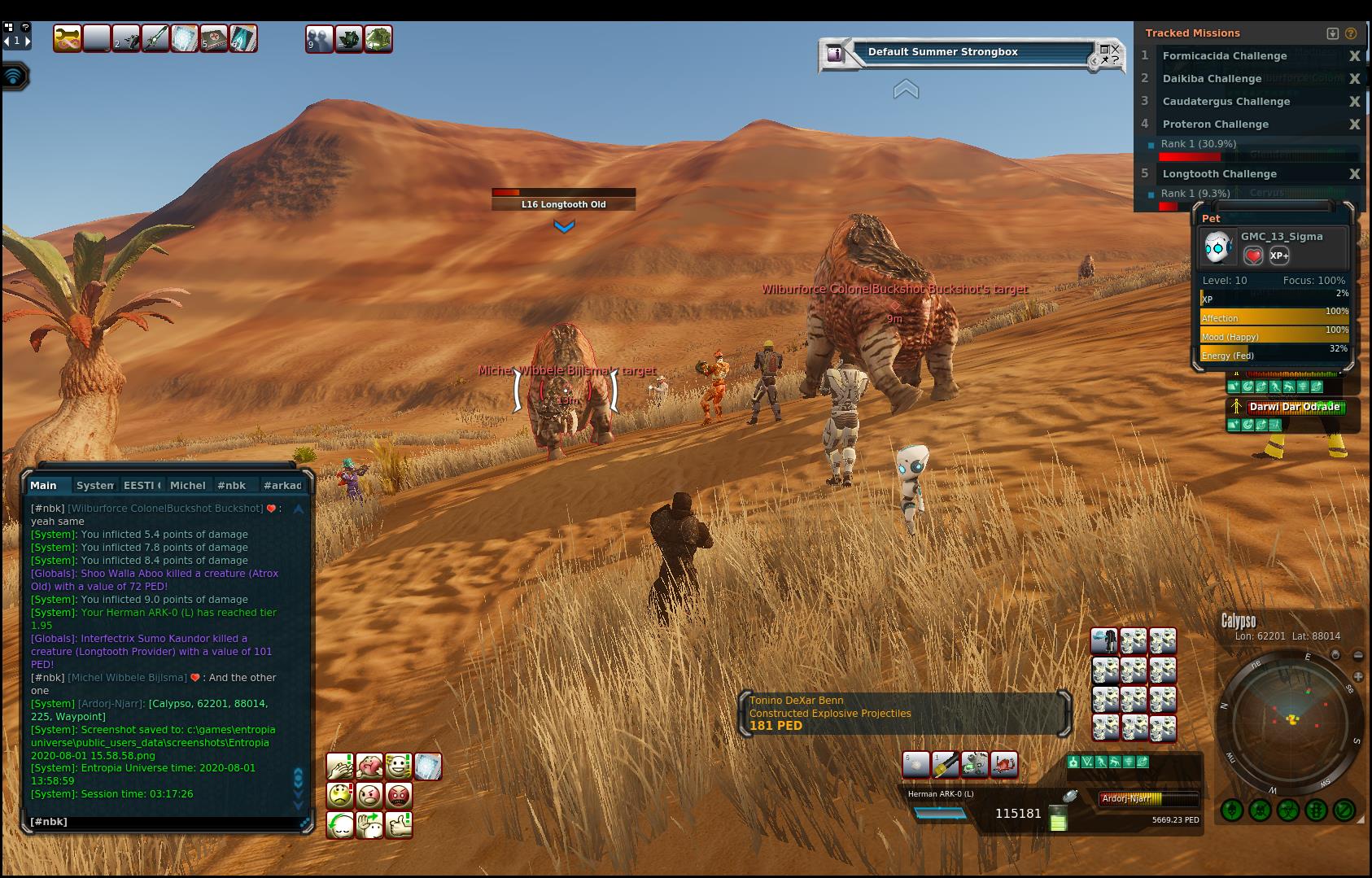Select the #nbk chat tab
Screen dimensions: 1372x878
pyautogui.click(x=231, y=485)
